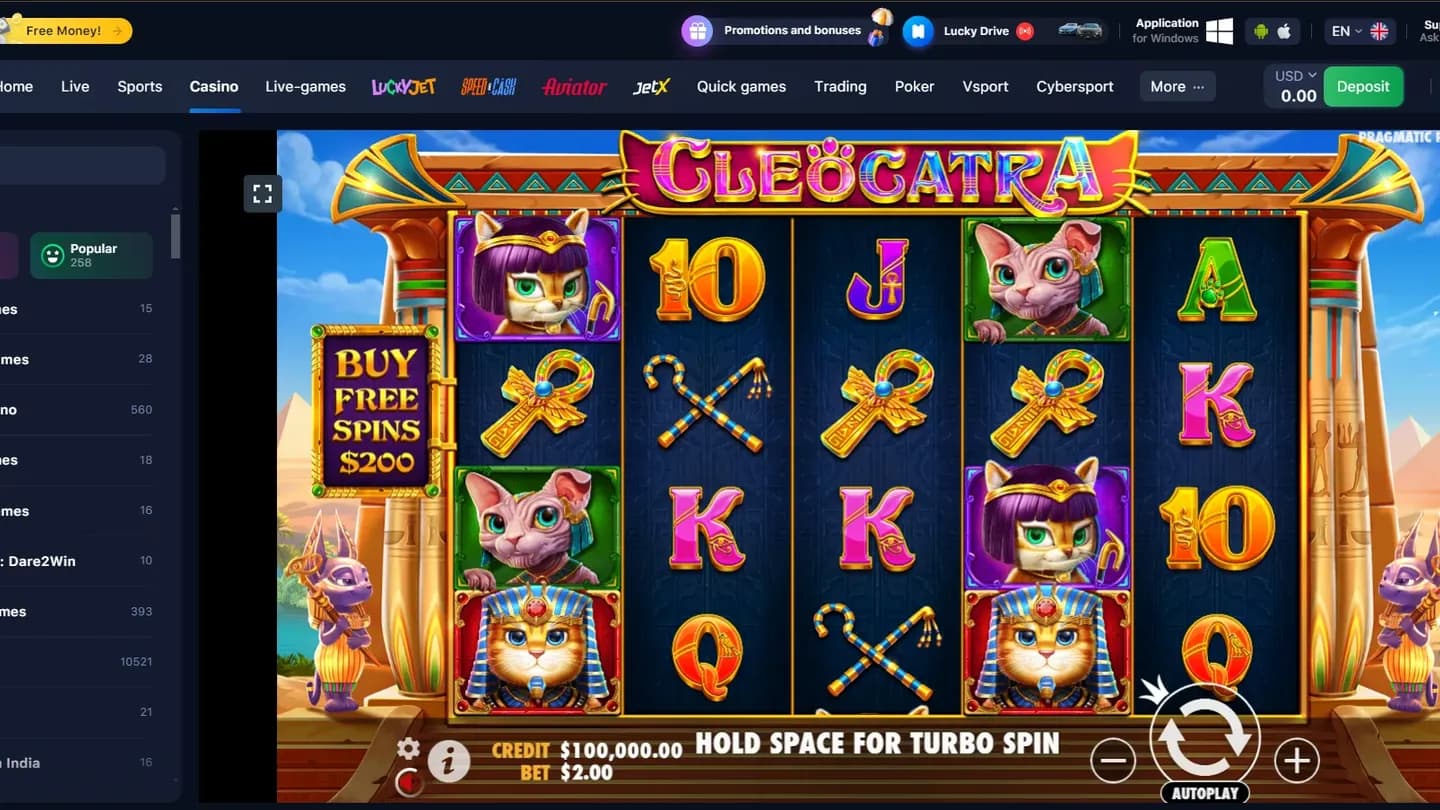Click the JetX game logo

[651, 87]
